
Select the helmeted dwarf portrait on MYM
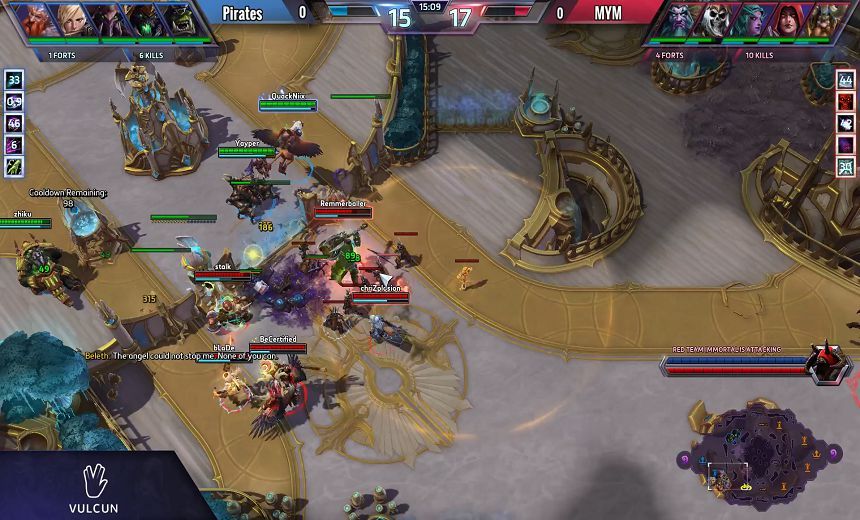coord(822,20)
